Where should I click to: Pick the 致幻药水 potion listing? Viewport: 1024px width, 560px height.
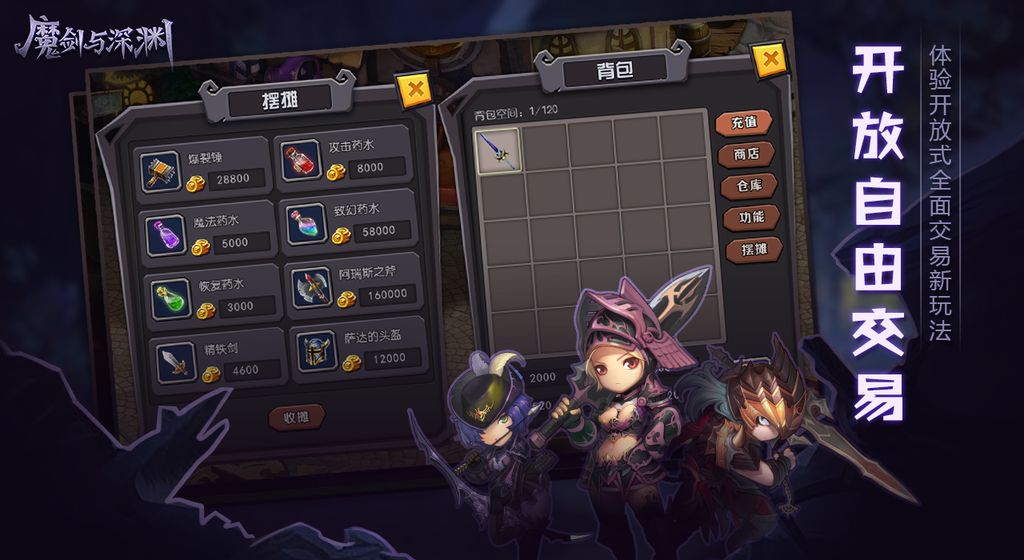click(350, 222)
